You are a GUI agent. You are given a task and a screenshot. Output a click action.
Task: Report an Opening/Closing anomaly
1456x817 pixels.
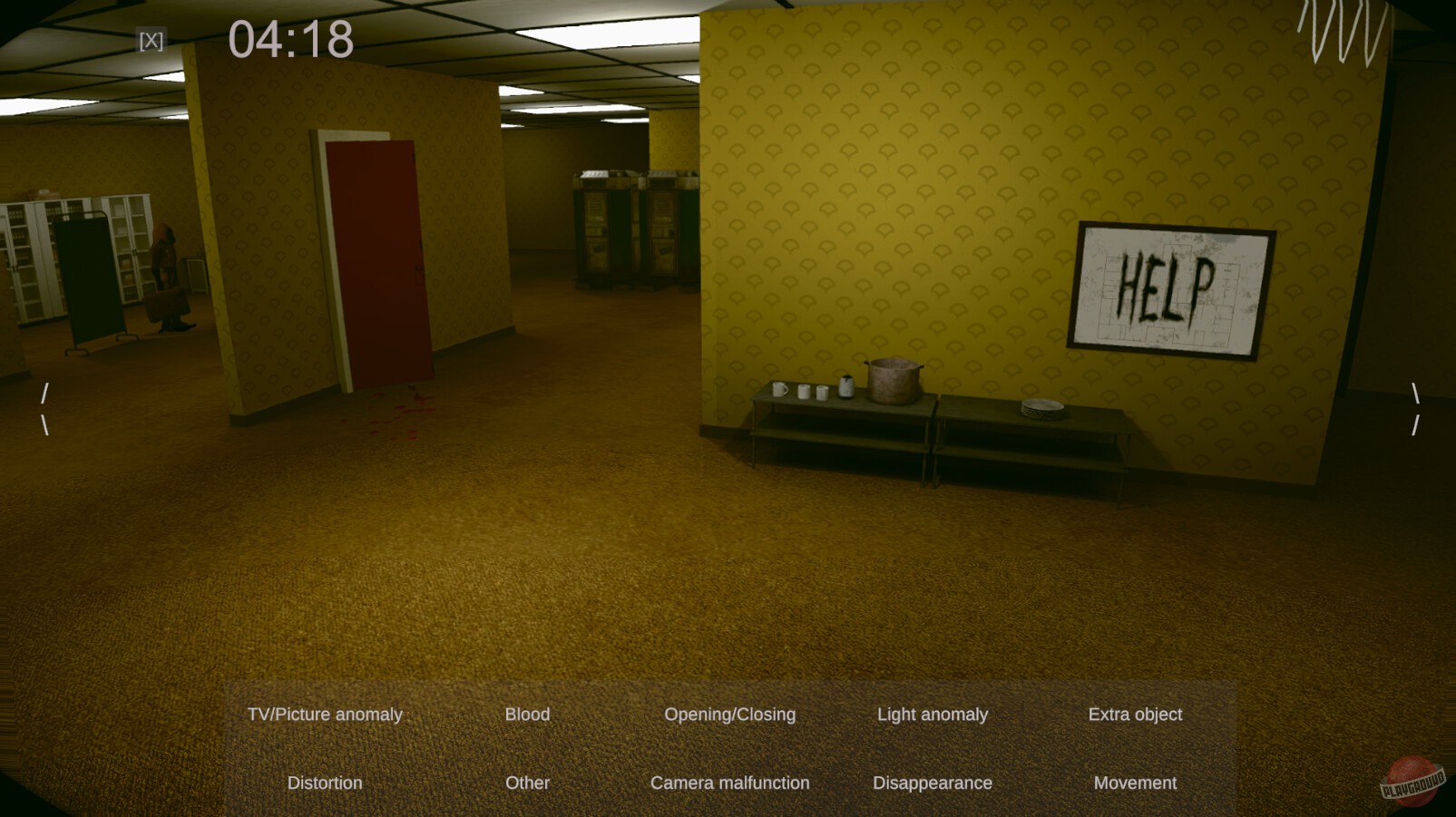coord(729,715)
